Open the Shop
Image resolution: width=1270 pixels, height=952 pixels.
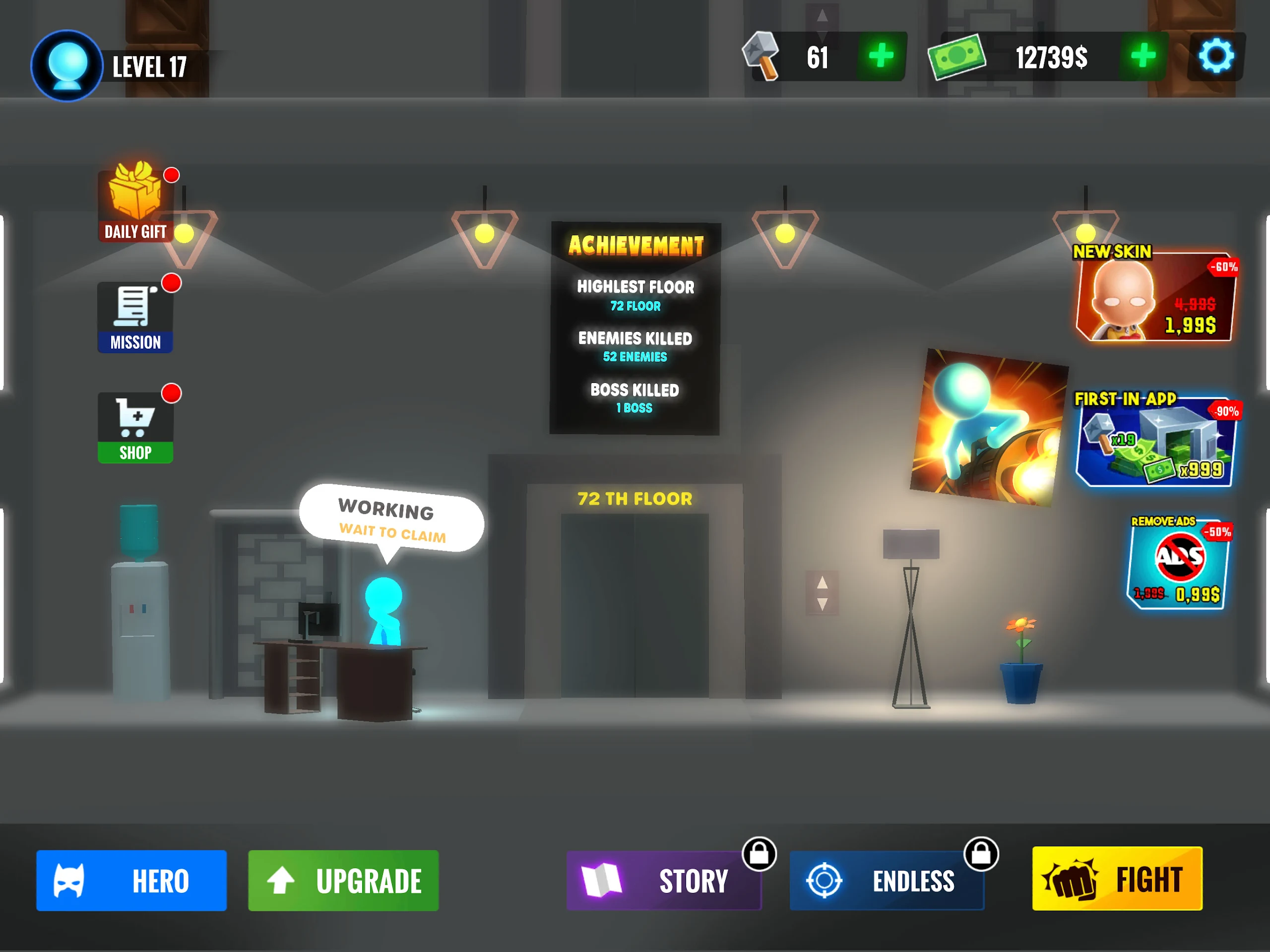pos(135,428)
